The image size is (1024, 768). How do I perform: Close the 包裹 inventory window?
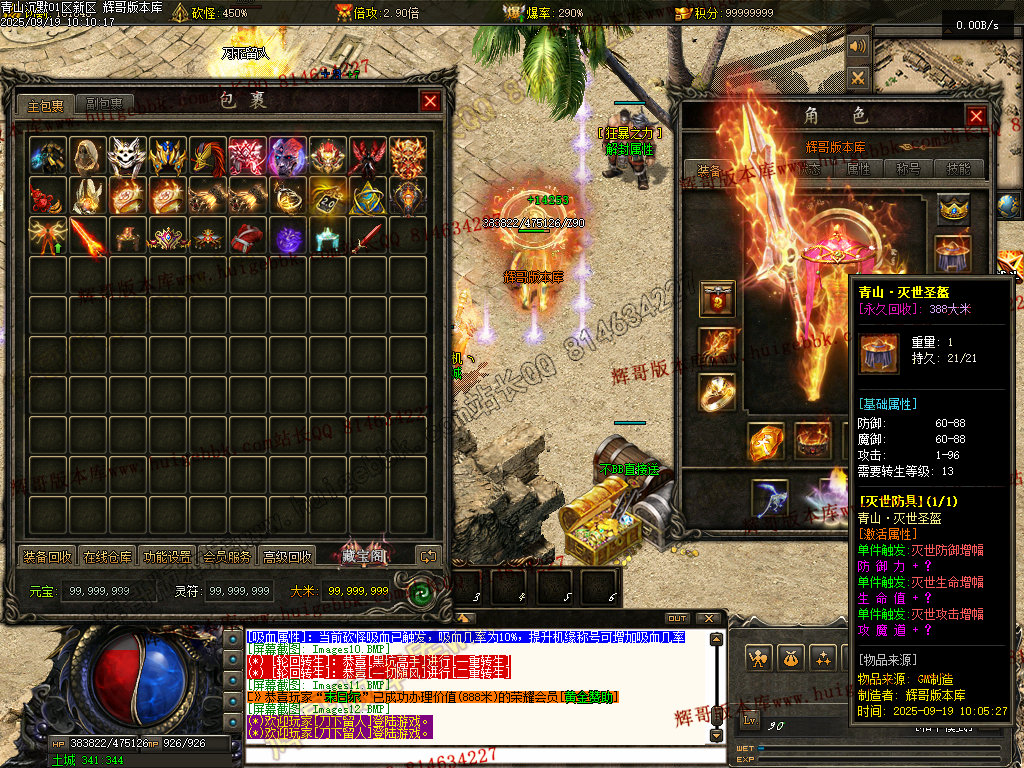[430, 101]
